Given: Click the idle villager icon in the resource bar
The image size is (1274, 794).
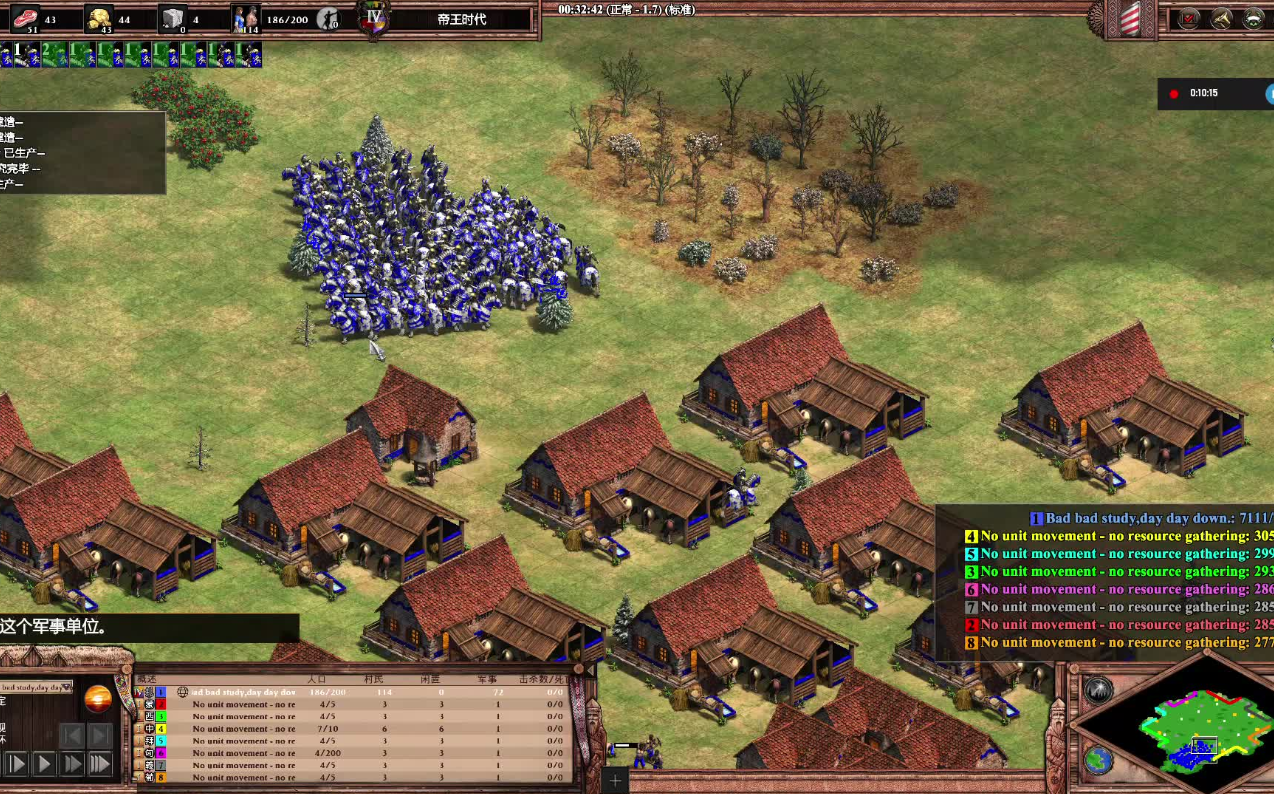Looking at the screenshot, I should point(328,18).
